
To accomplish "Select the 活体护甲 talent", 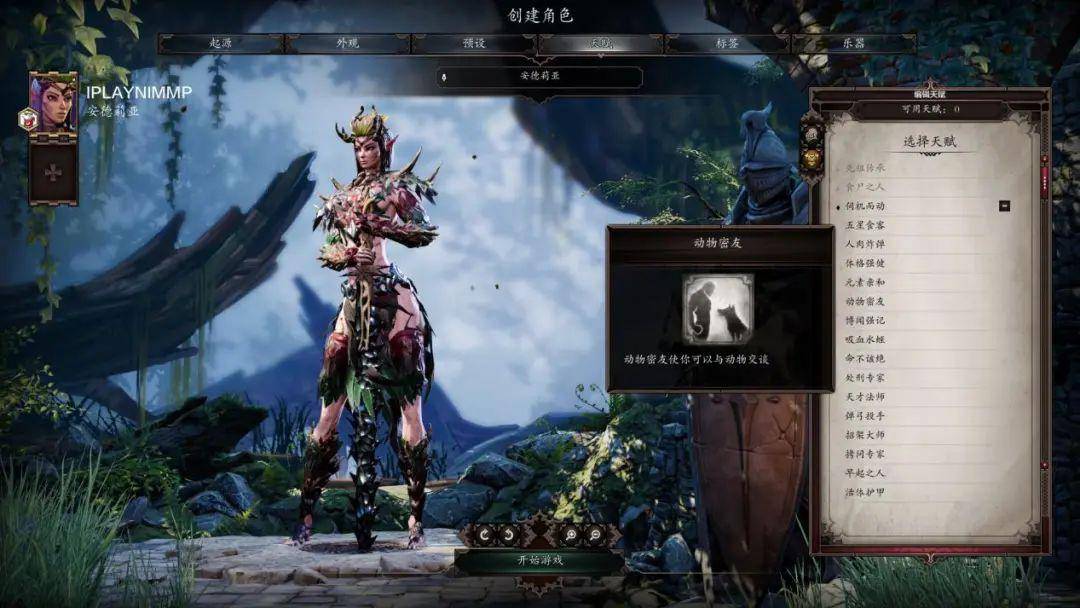I will pyautogui.click(x=865, y=492).
